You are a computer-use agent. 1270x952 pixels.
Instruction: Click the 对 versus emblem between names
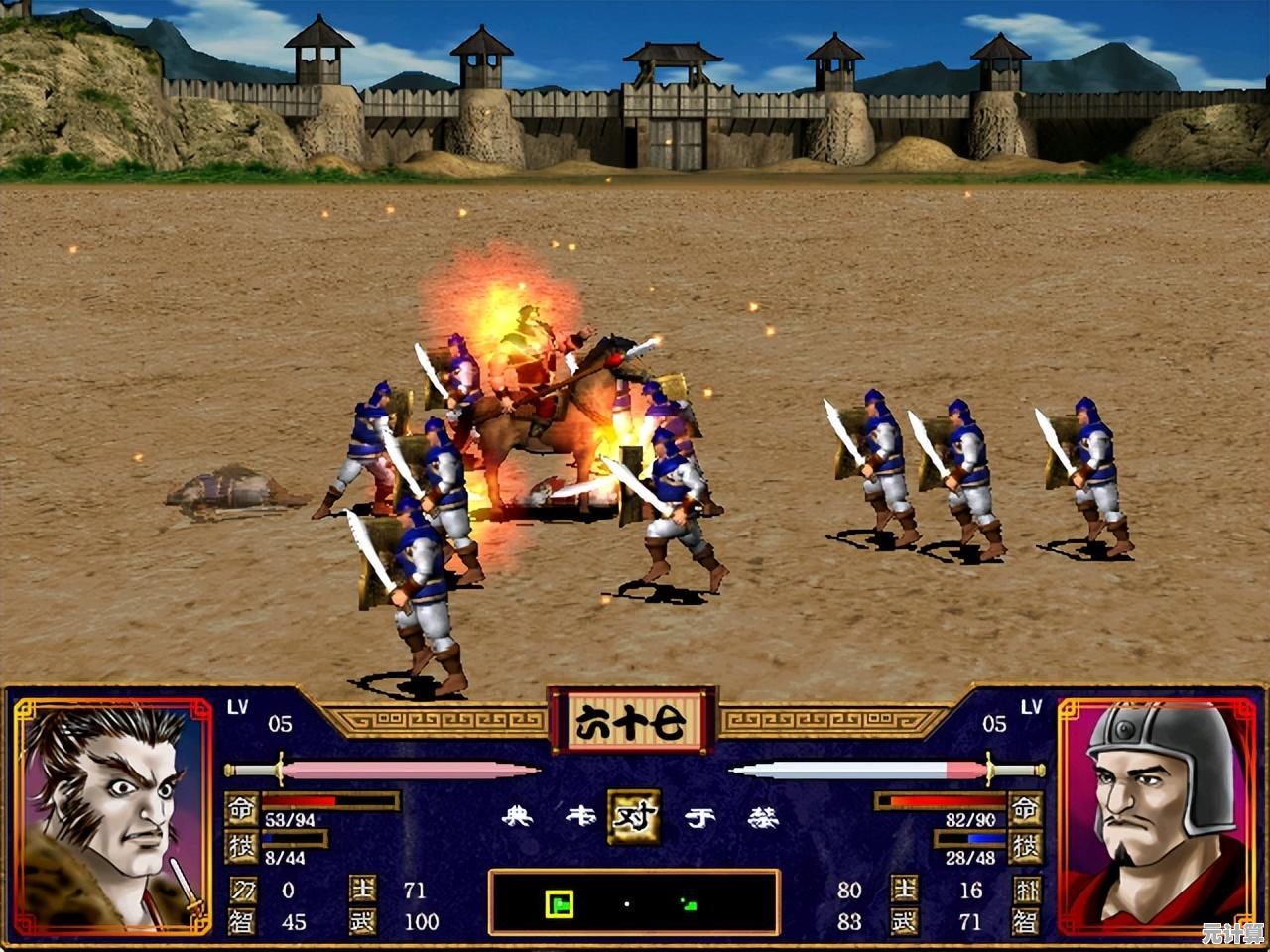point(634,817)
